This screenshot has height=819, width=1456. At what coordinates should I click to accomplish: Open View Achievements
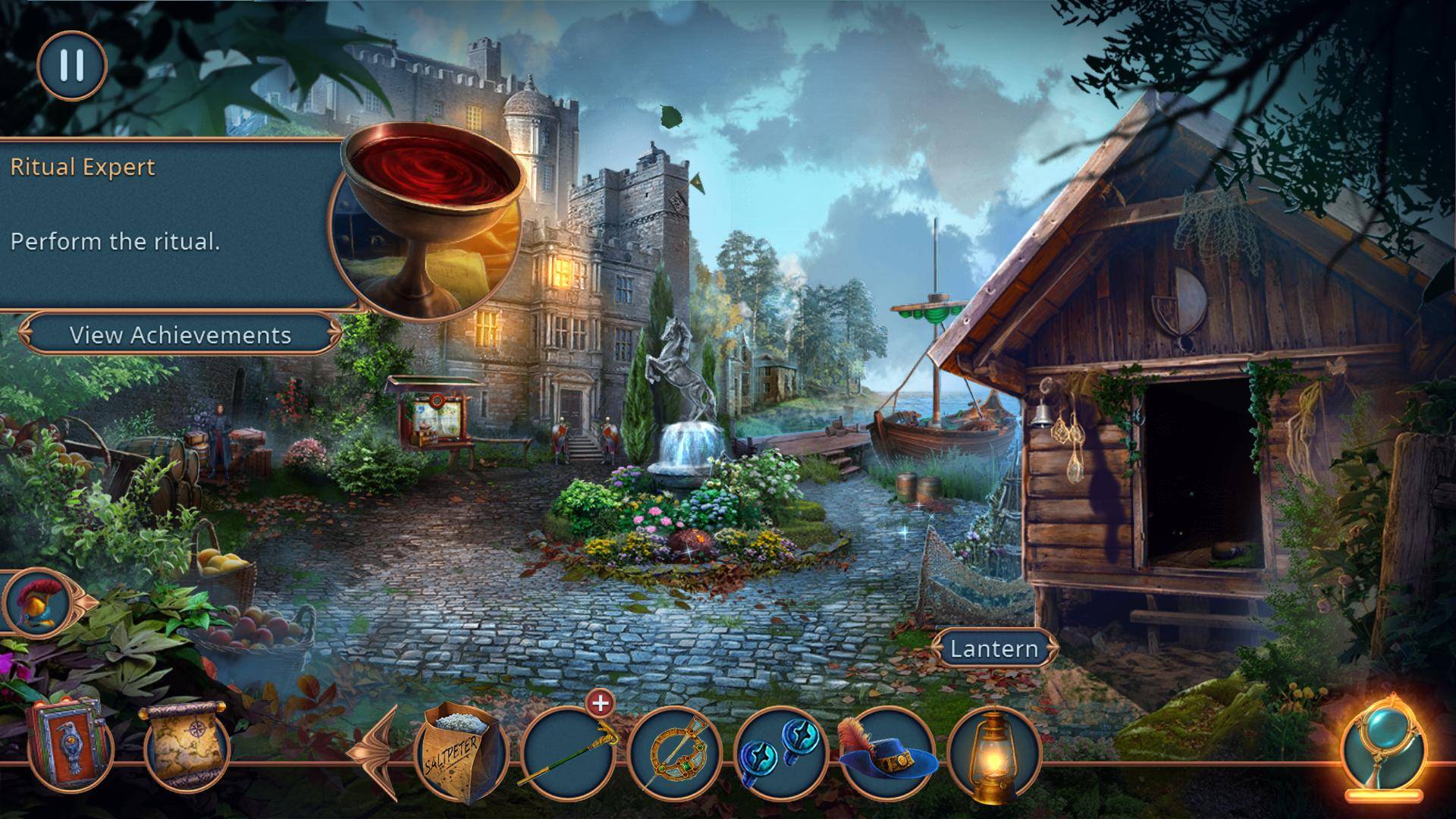point(180,335)
